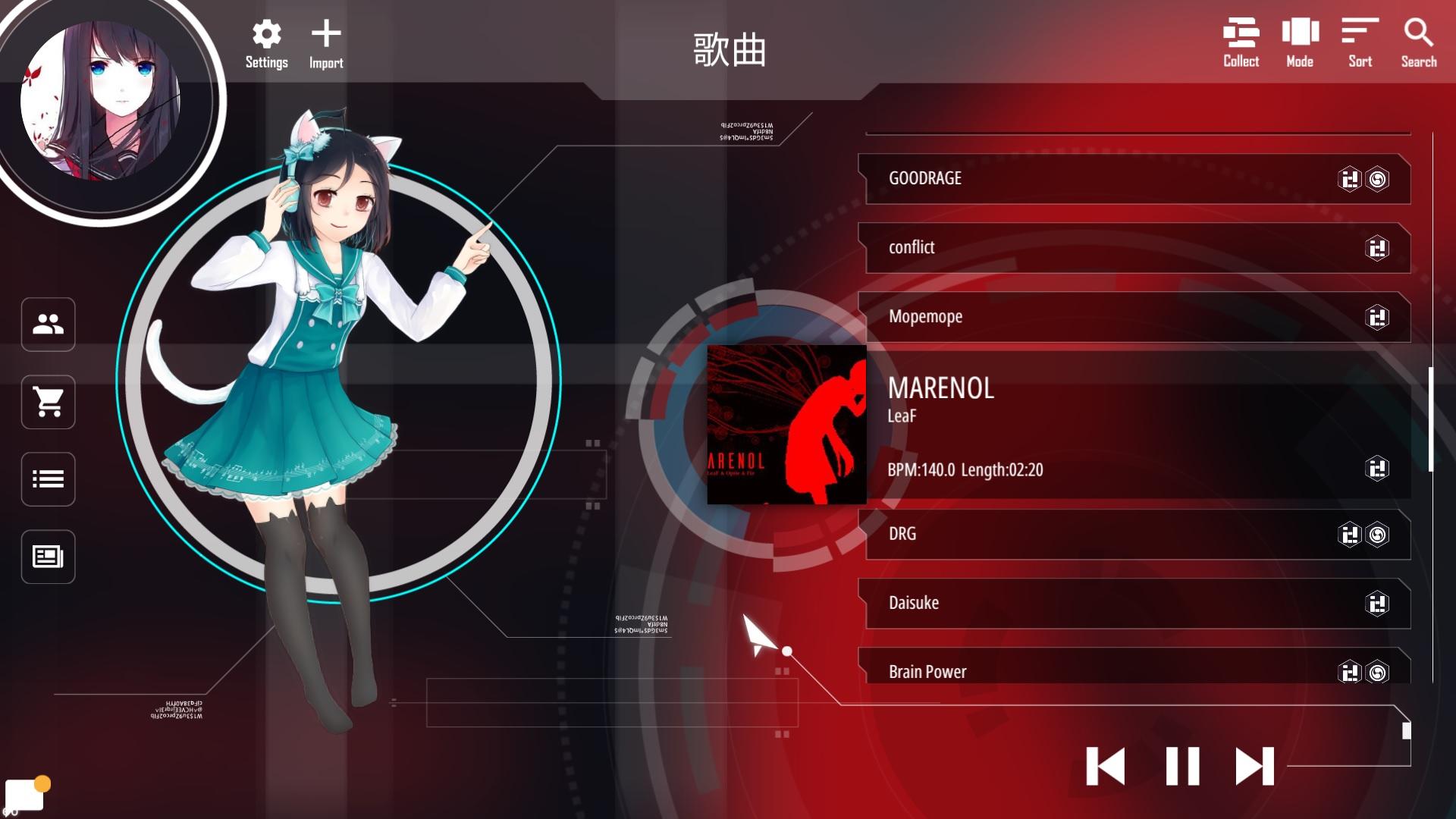This screenshot has height=819, width=1456.
Task: Open the in-game shop from the sidebar
Action: [48, 403]
